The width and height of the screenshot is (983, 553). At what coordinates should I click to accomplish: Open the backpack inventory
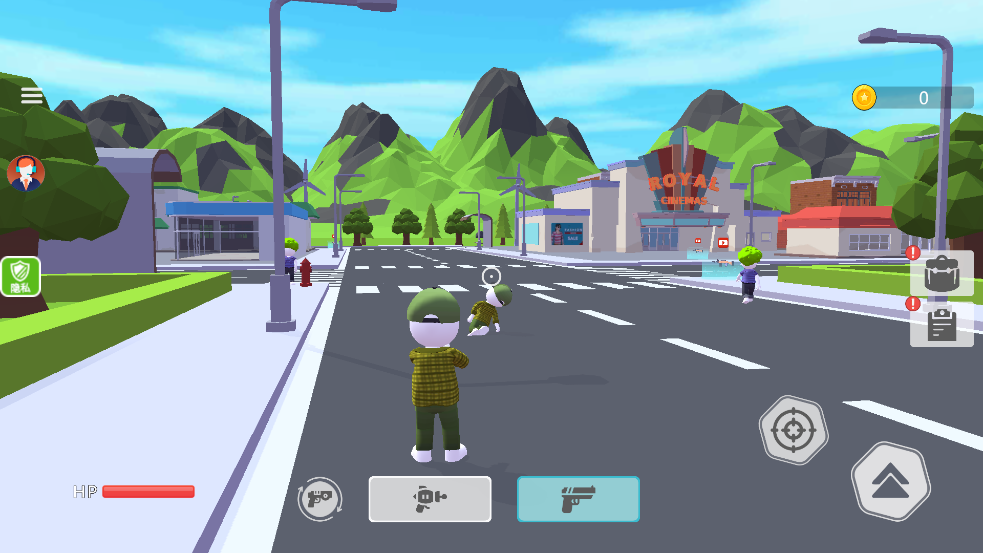tap(941, 274)
